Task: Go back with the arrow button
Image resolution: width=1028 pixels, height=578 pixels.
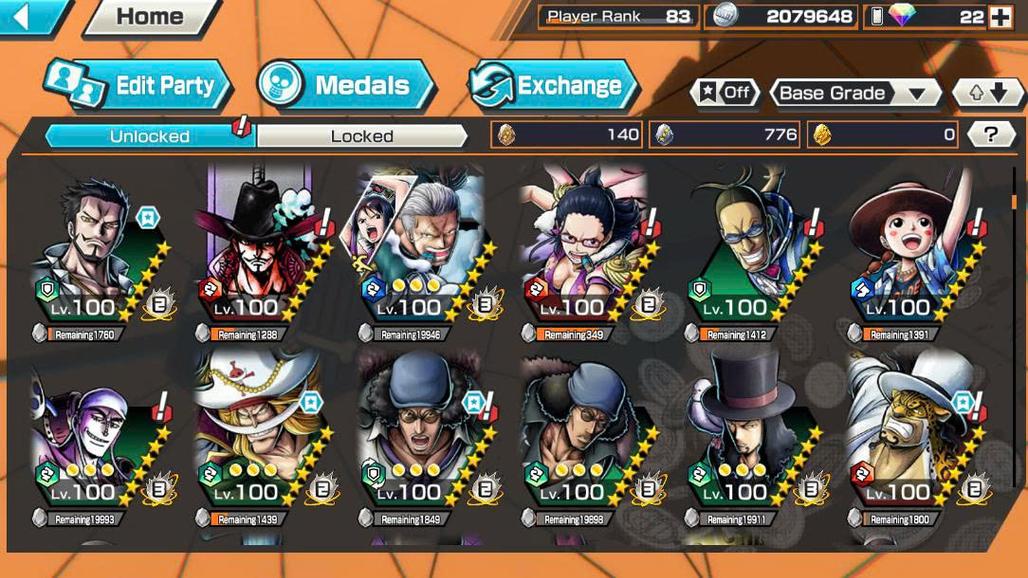Action: (x=30, y=16)
